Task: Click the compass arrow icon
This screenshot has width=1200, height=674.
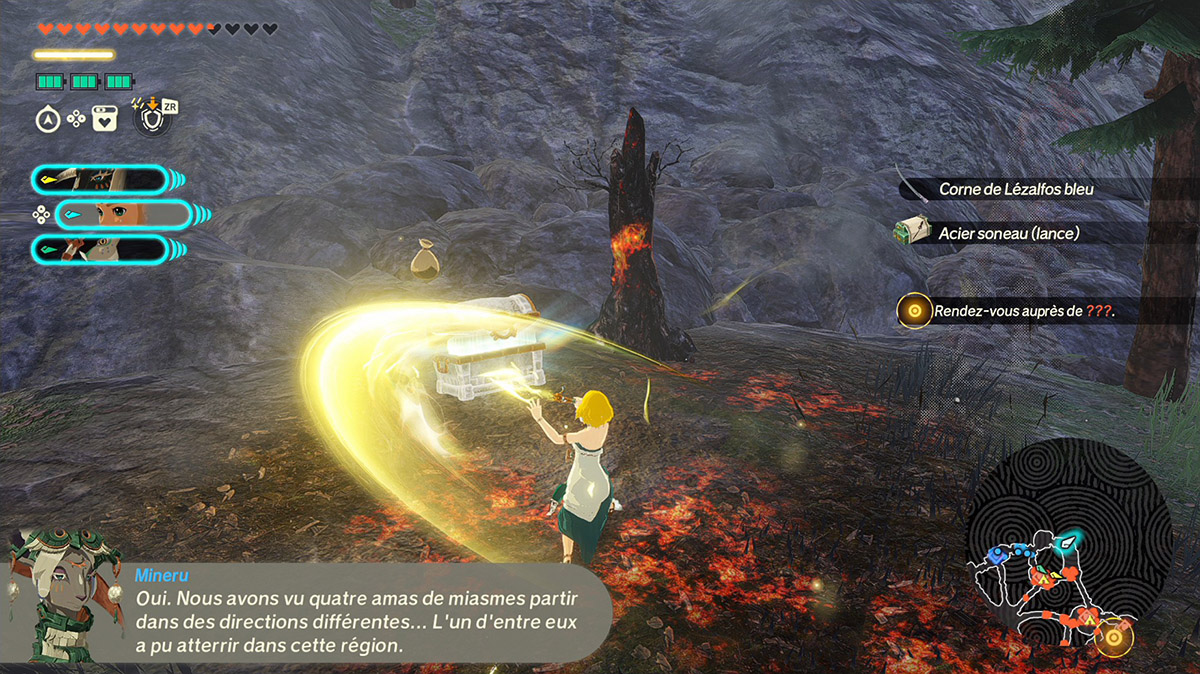Action: pyautogui.click(x=47, y=119)
